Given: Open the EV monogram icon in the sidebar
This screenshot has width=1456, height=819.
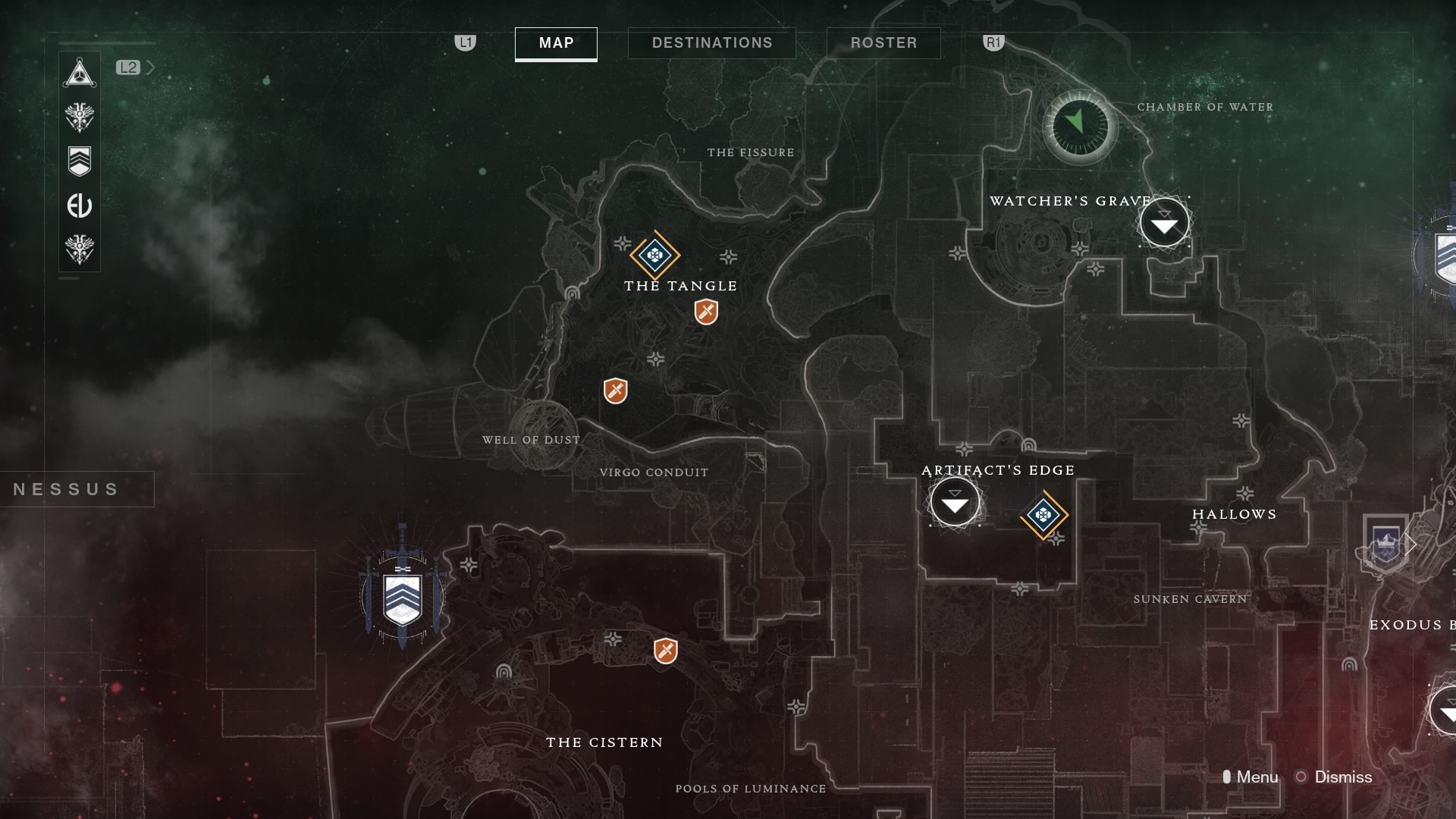Looking at the screenshot, I should (80, 206).
